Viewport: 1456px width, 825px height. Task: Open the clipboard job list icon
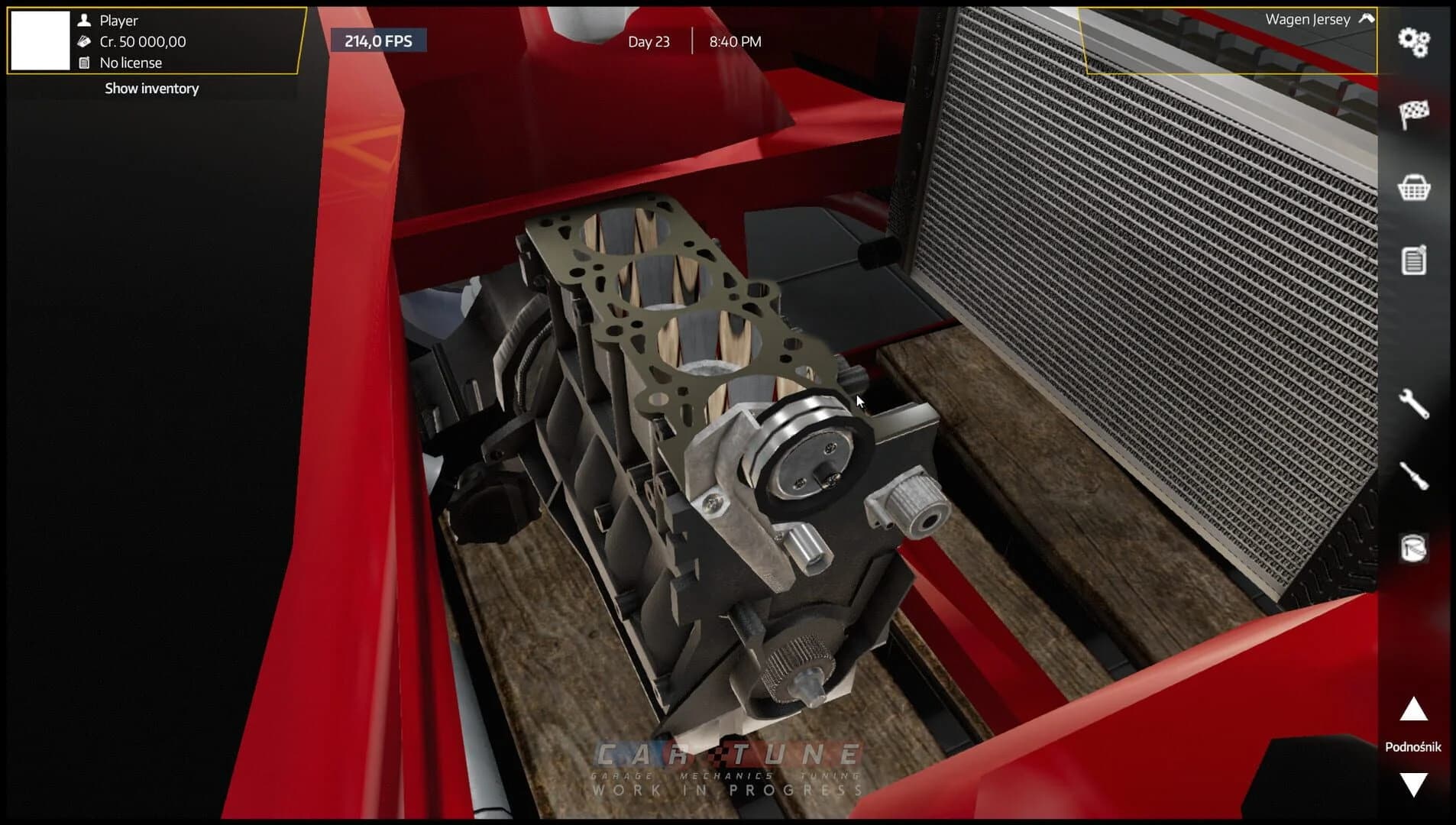coord(1415,259)
